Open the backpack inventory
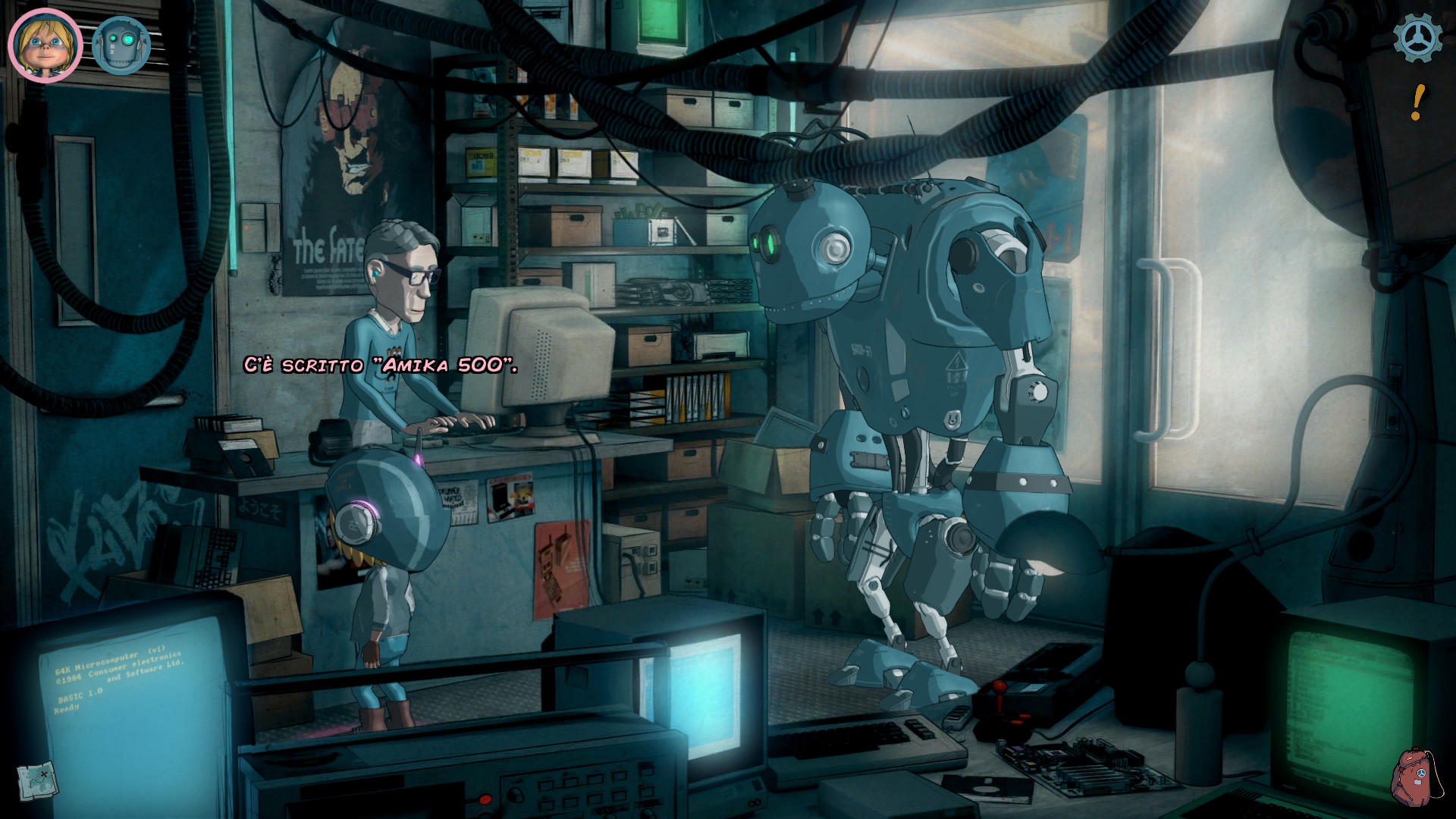The height and width of the screenshot is (819, 1456). pos(1413,776)
